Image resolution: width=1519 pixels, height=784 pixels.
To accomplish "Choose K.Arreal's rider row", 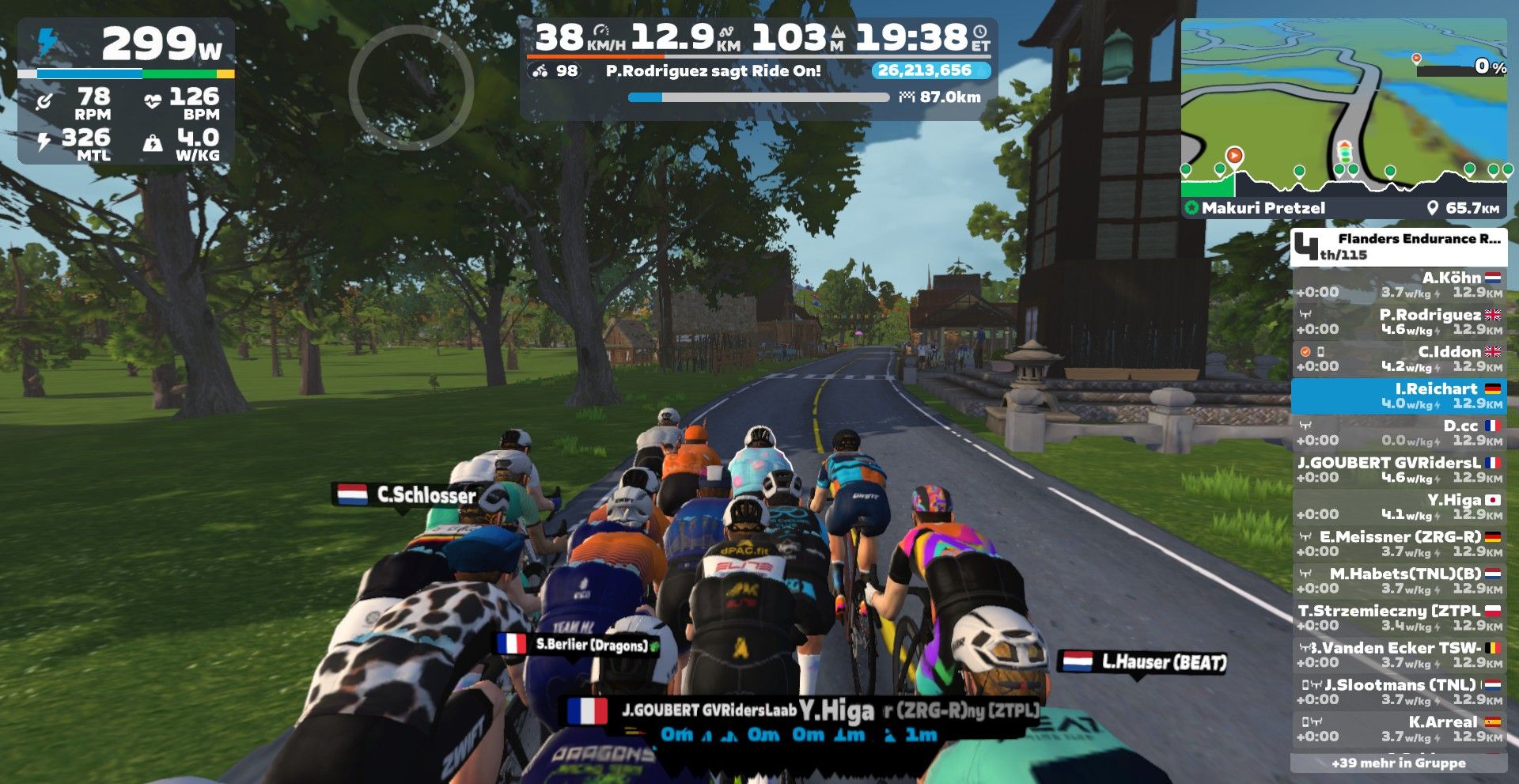I will [1399, 729].
